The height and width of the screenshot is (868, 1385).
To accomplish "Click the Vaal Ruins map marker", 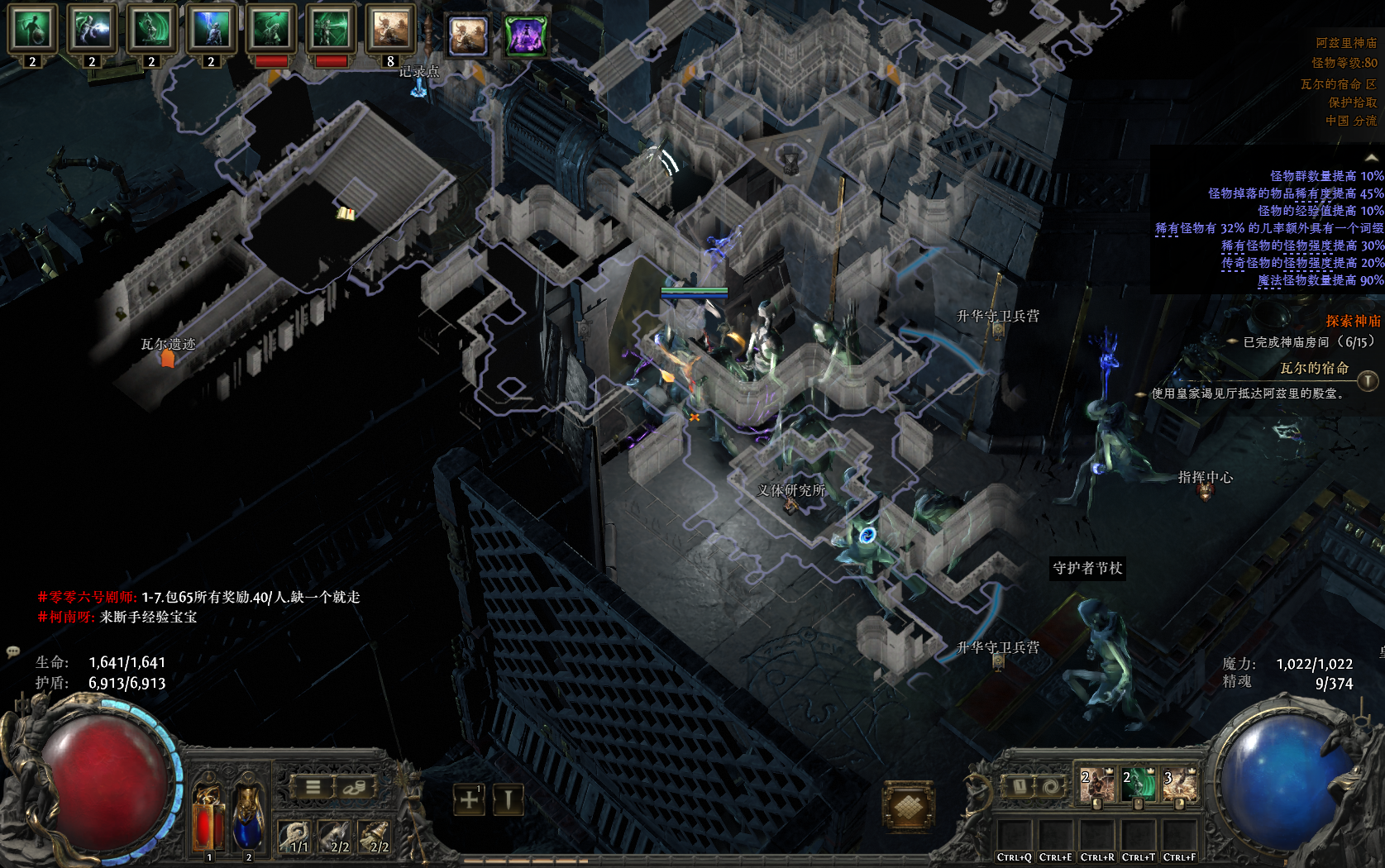I will tap(168, 359).
